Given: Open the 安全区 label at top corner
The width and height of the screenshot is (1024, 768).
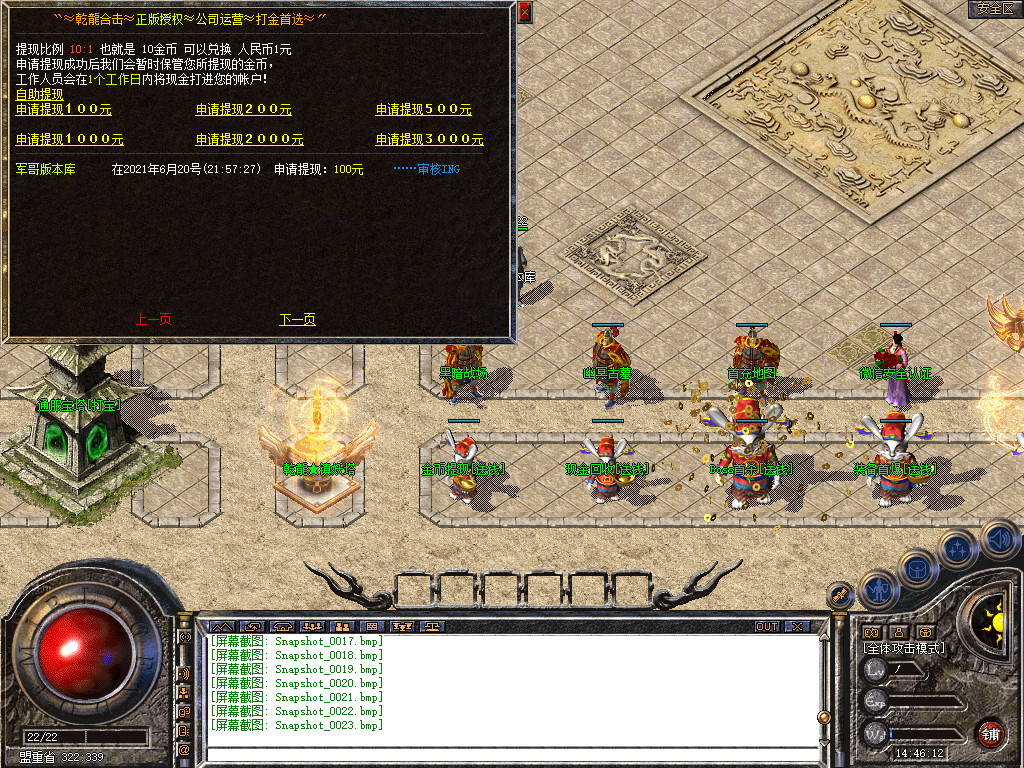Looking at the screenshot, I should (995, 9).
